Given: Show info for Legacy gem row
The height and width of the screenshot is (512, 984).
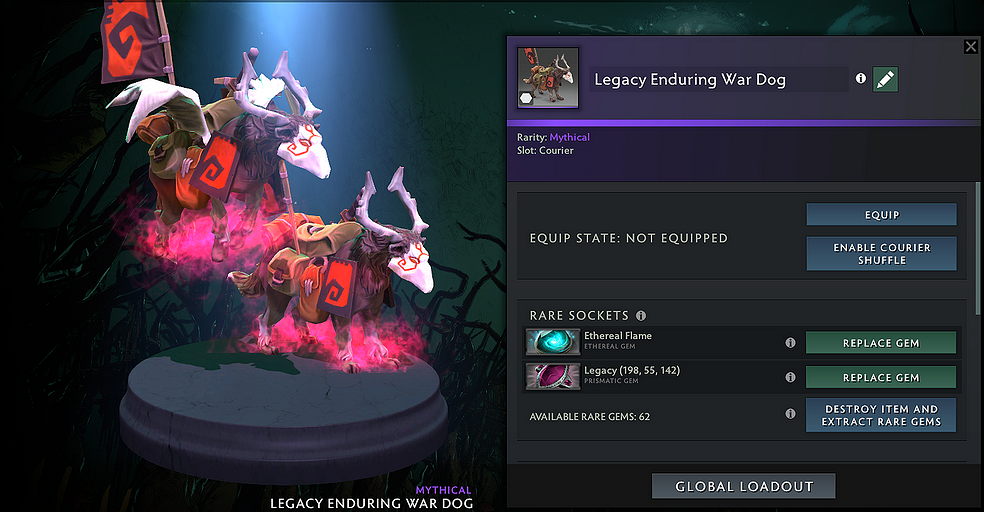Looking at the screenshot, I should pos(790,378).
